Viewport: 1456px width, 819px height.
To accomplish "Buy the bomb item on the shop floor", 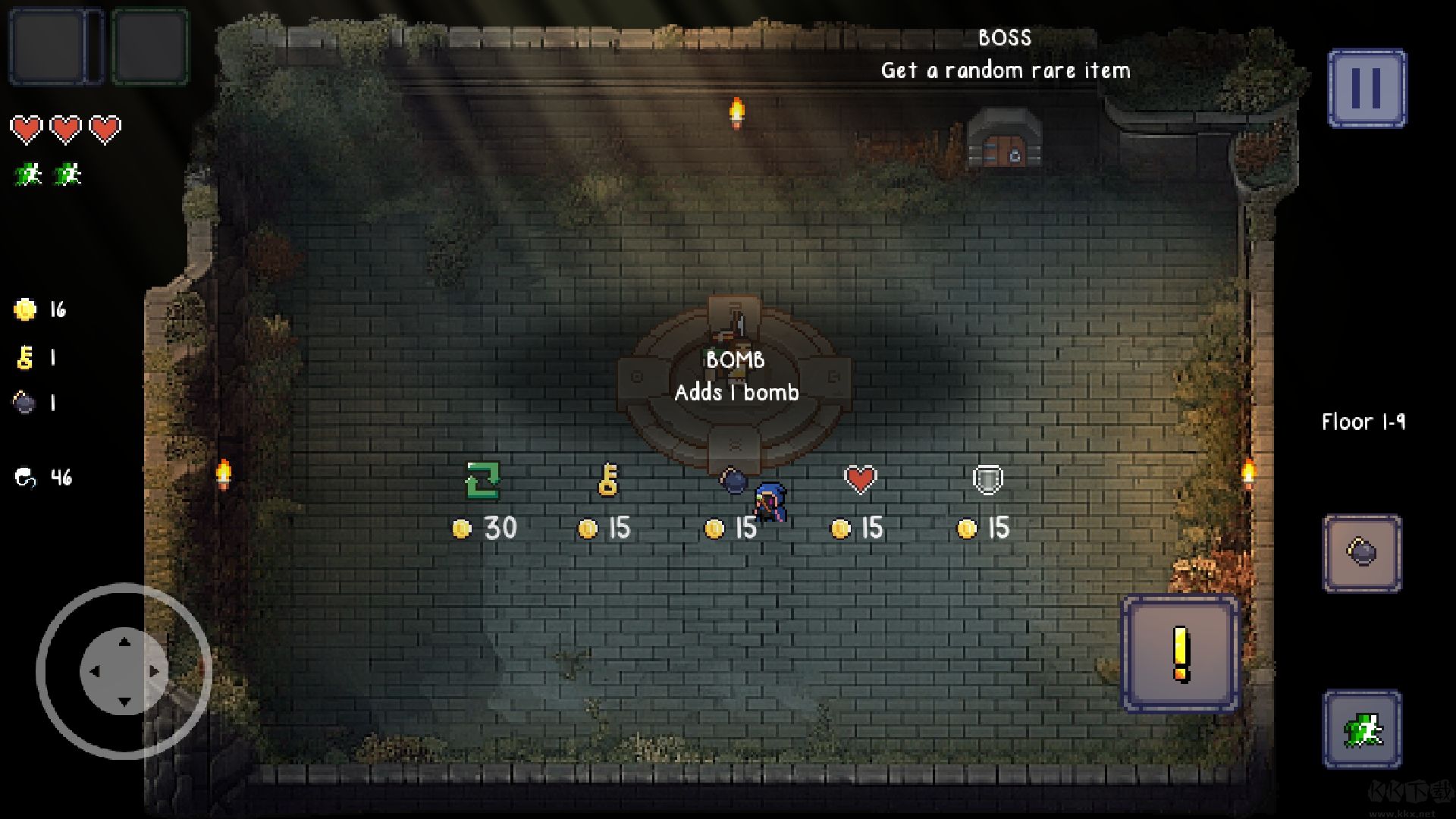I will [x=734, y=480].
